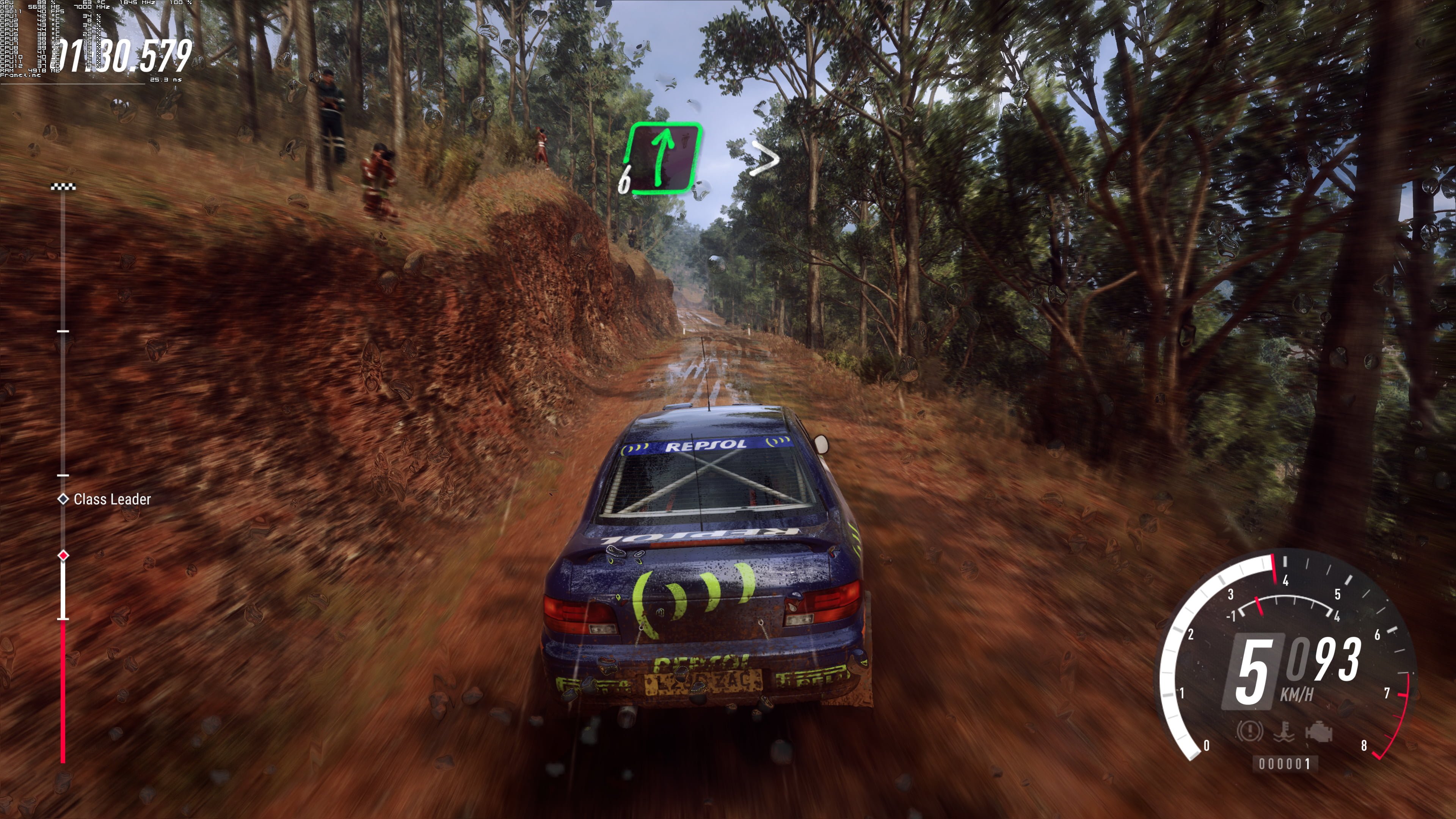The width and height of the screenshot is (1456, 819).
Task: Click the engine warning light icon
Action: [1319, 732]
